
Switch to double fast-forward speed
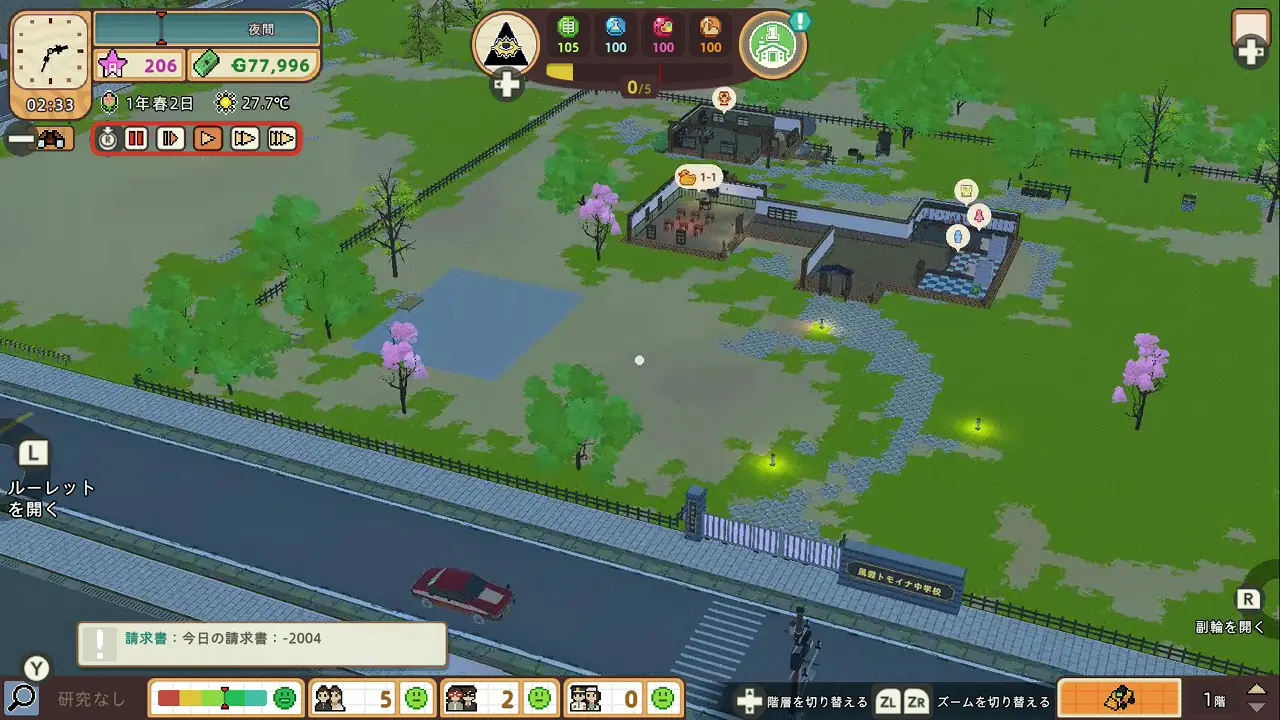point(245,139)
